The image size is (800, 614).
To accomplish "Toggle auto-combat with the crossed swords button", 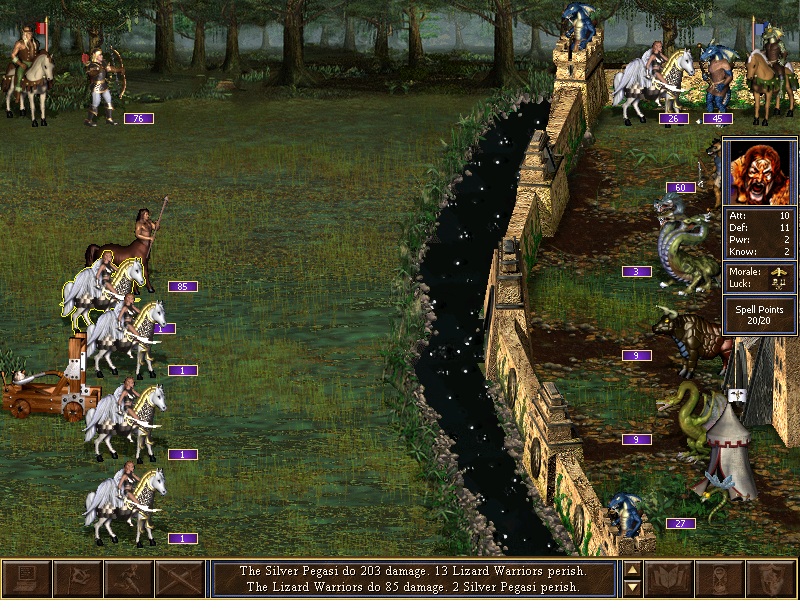I will point(180,580).
